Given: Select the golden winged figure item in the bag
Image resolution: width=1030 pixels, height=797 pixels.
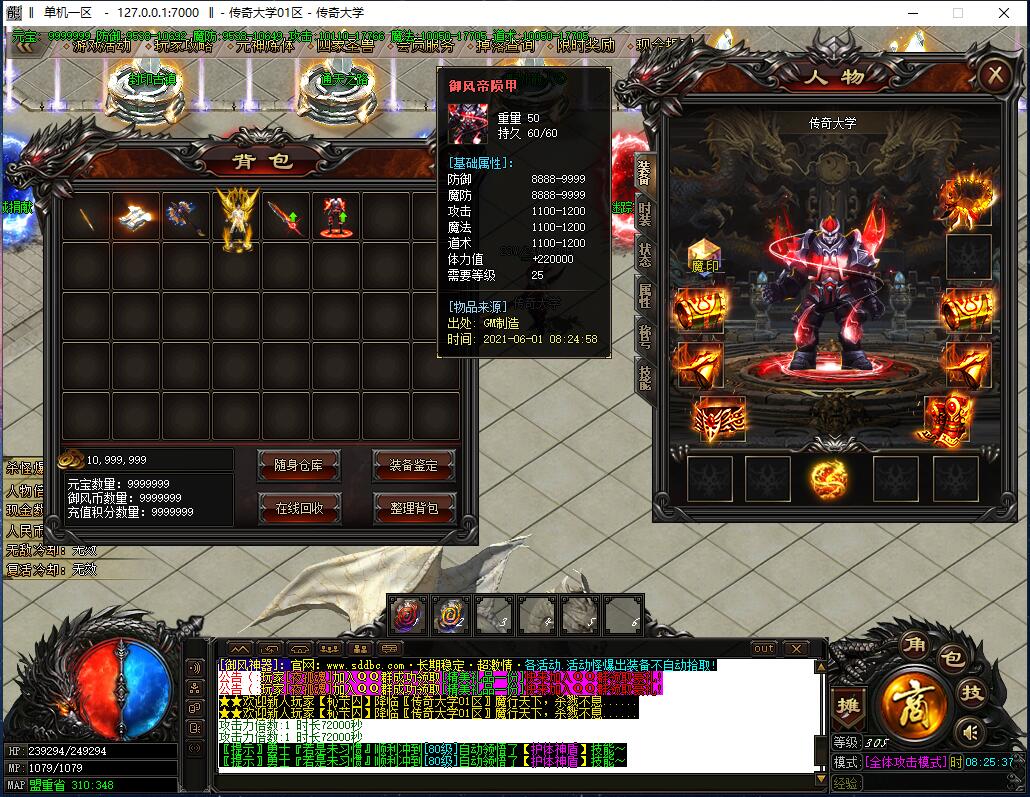Looking at the screenshot, I should (237, 218).
